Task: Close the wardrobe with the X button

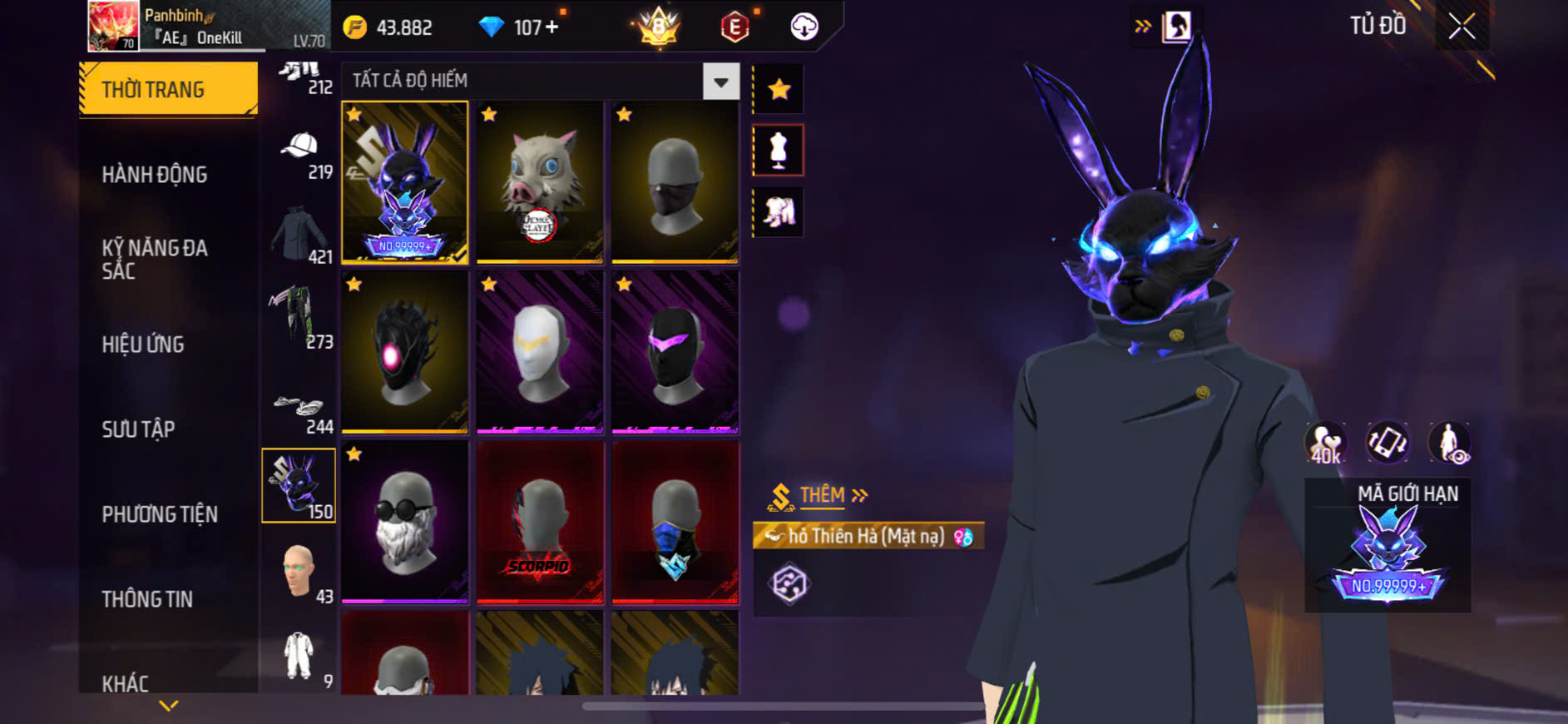Action: pos(1462,27)
